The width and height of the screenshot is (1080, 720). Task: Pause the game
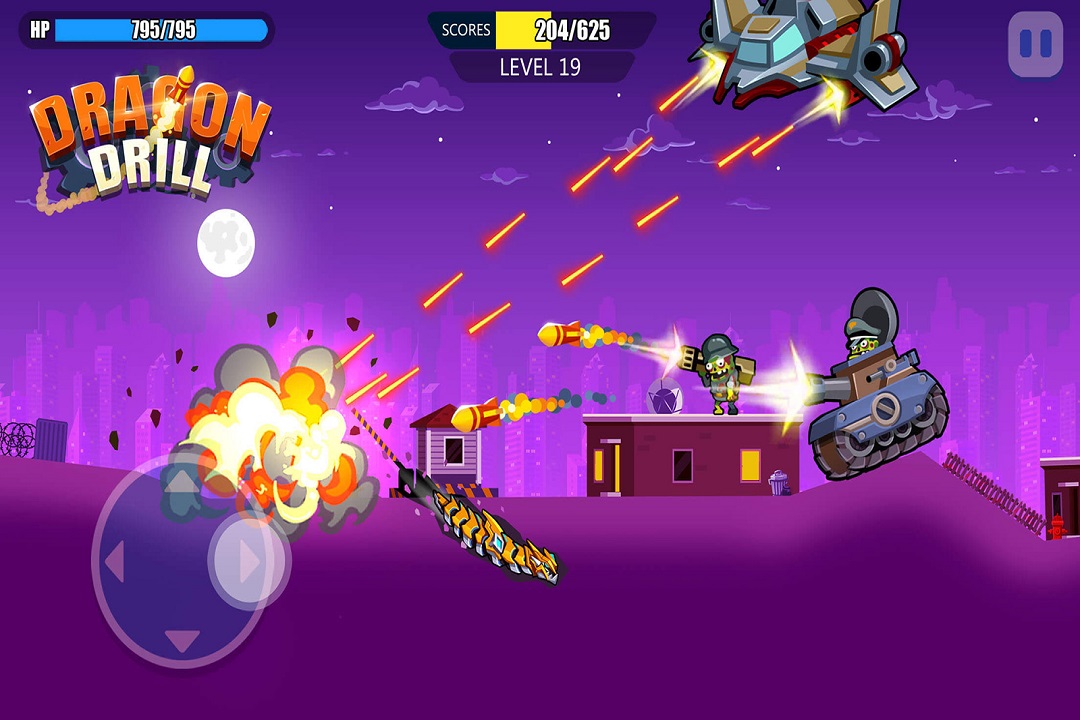point(1035,44)
